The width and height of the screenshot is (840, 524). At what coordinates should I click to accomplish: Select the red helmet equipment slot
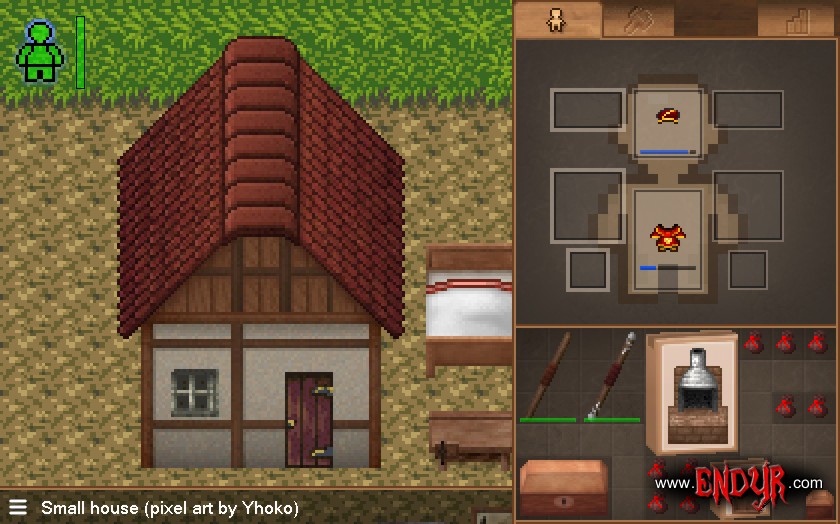tap(668, 120)
